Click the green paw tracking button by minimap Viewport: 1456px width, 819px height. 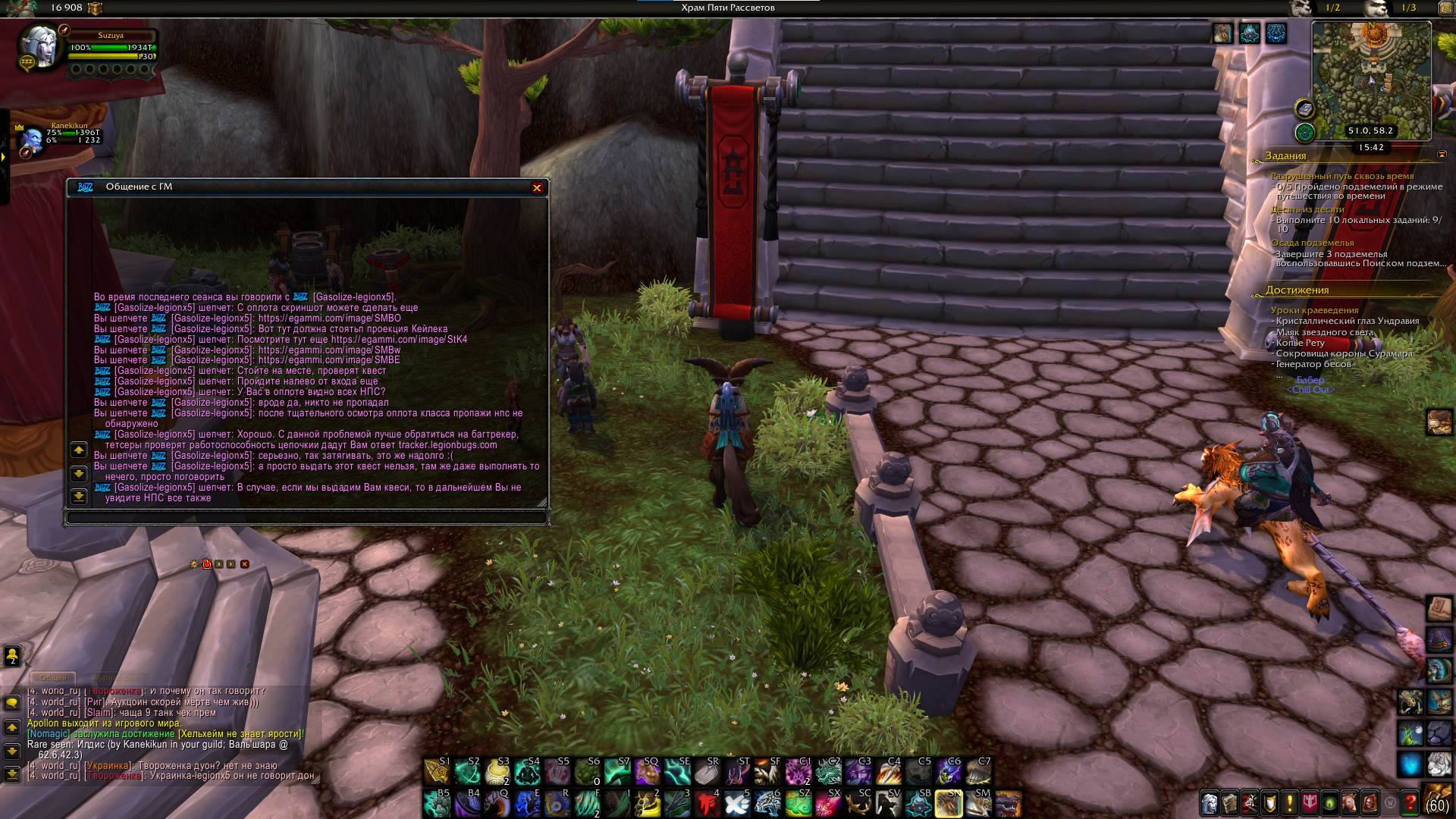pos(1304,133)
